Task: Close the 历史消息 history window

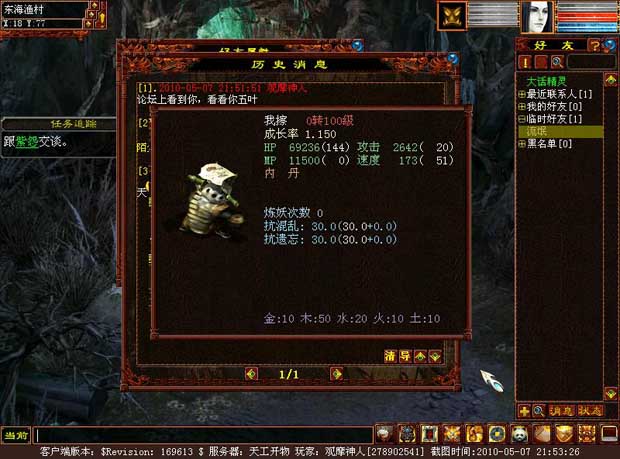Action: [x=453, y=58]
